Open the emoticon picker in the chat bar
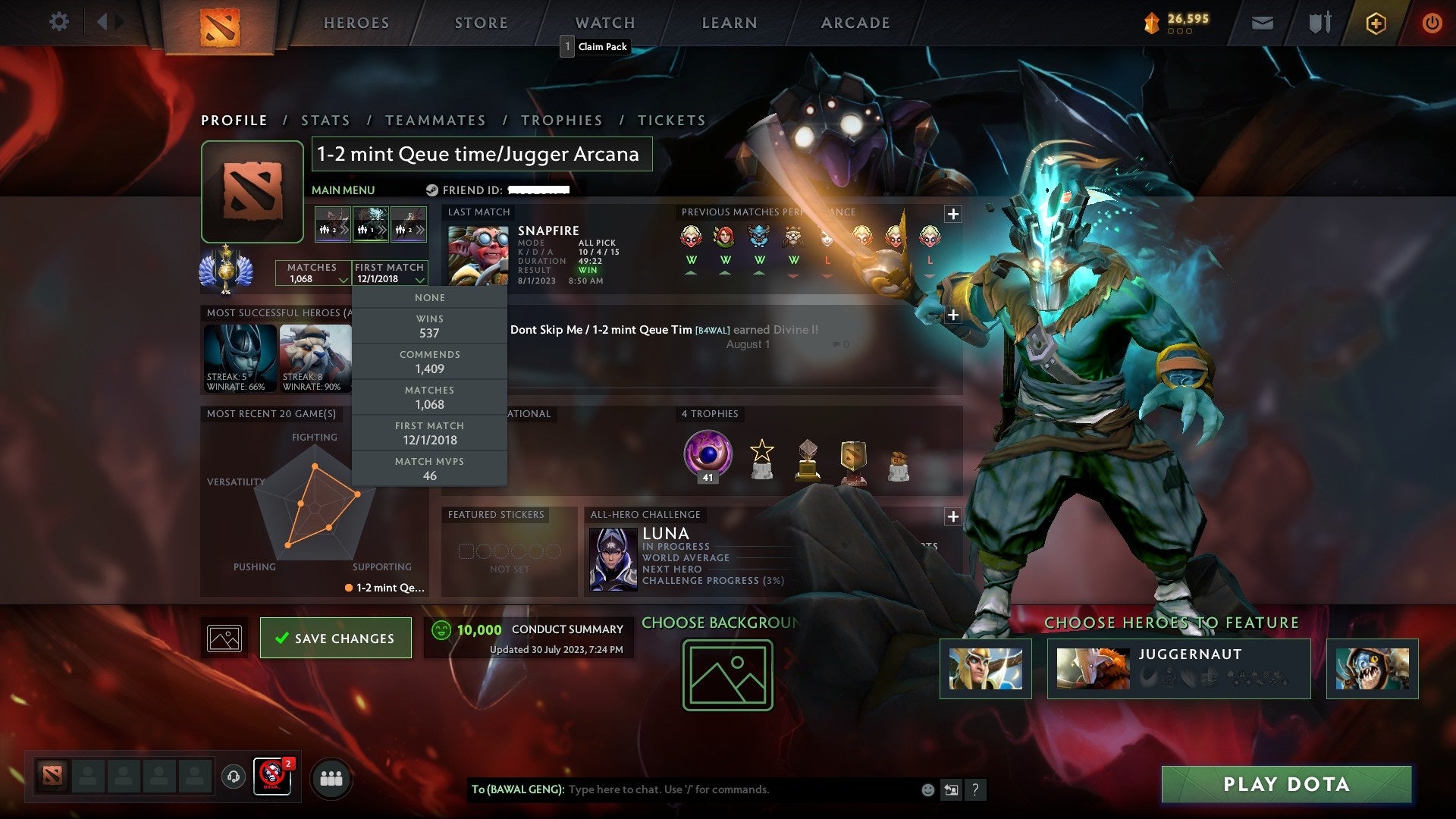This screenshot has width=1456, height=819. pyautogui.click(x=927, y=789)
